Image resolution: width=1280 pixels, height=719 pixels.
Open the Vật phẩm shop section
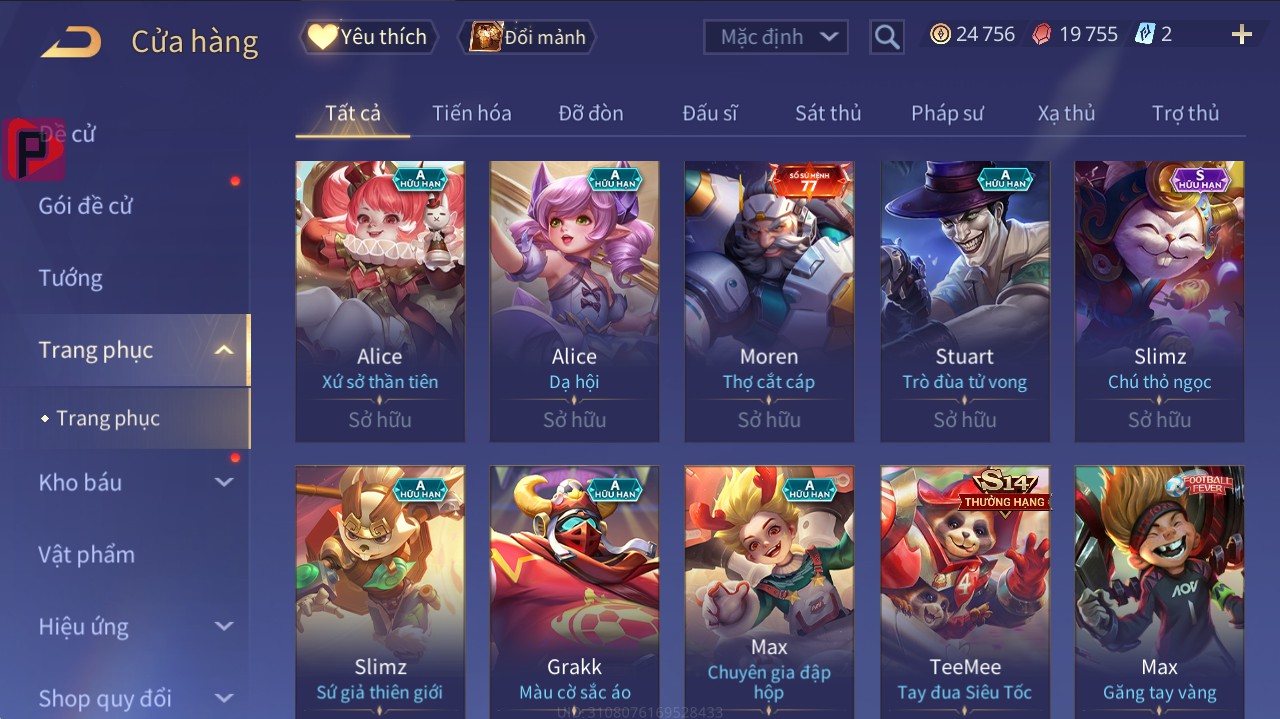[x=86, y=554]
